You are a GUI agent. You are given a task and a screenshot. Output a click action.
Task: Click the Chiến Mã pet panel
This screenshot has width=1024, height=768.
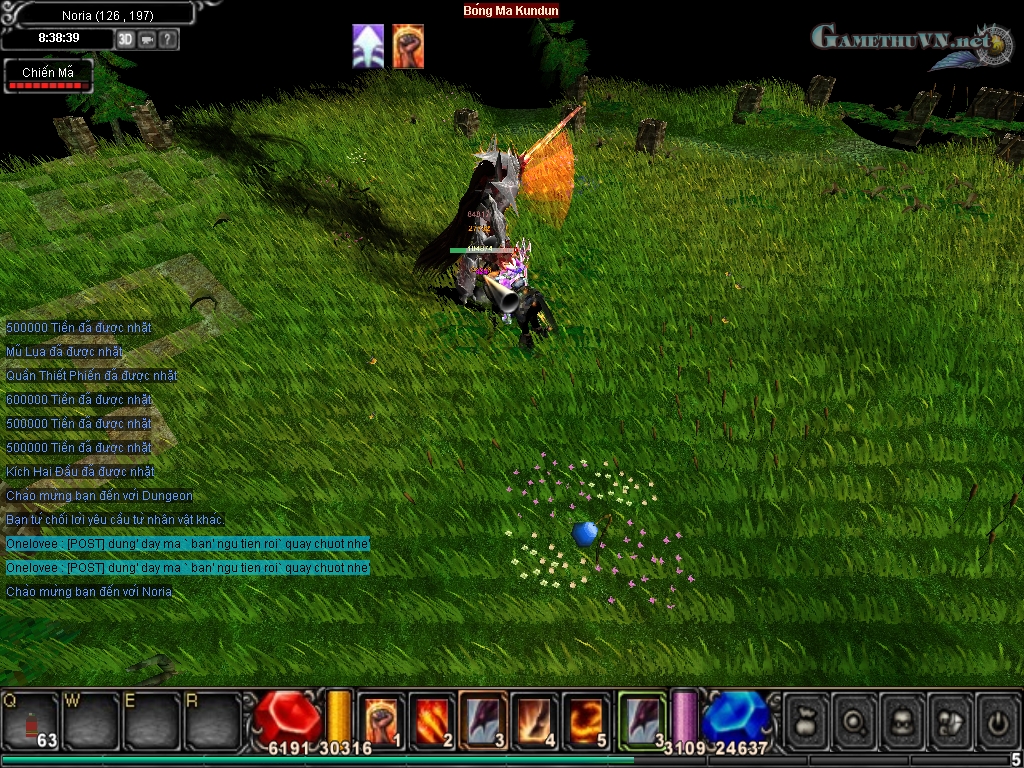pyautogui.click(x=48, y=76)
